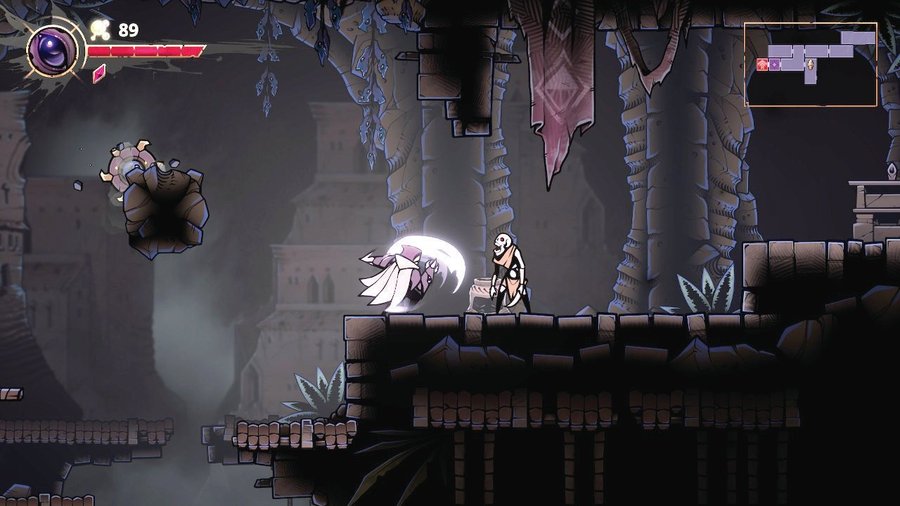
Task: Select the red room marker on minimap
Action: click(762, 65)
